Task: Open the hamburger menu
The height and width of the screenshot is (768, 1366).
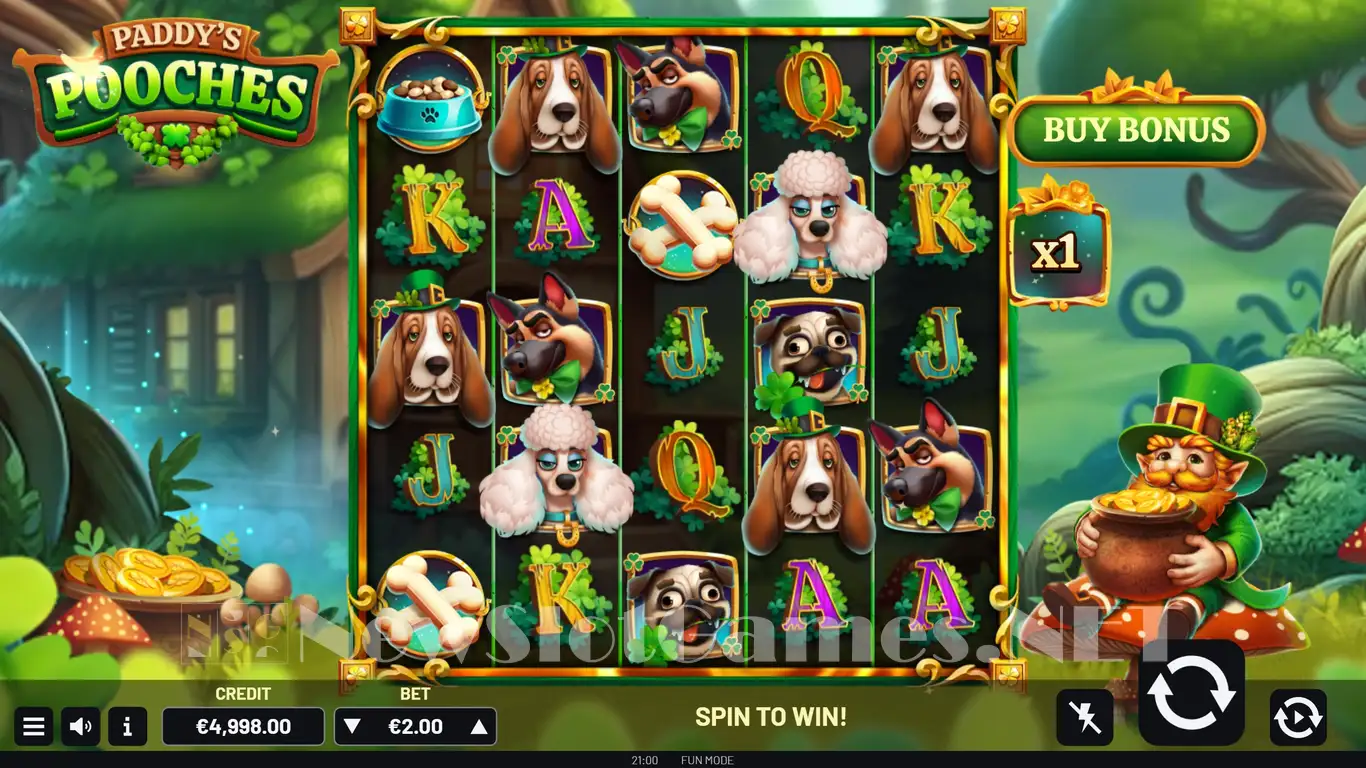Action: click(33, 727)
